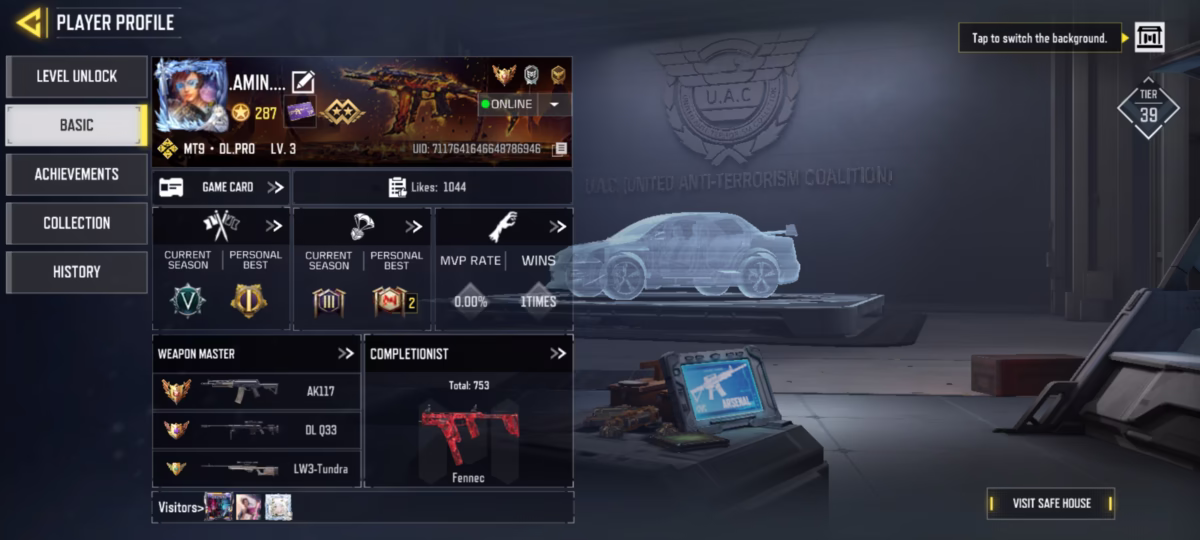The width and height of the screenshot is (1200, 540).
Task: Open the player avatar portrait
Action: (x=190, y=95)
